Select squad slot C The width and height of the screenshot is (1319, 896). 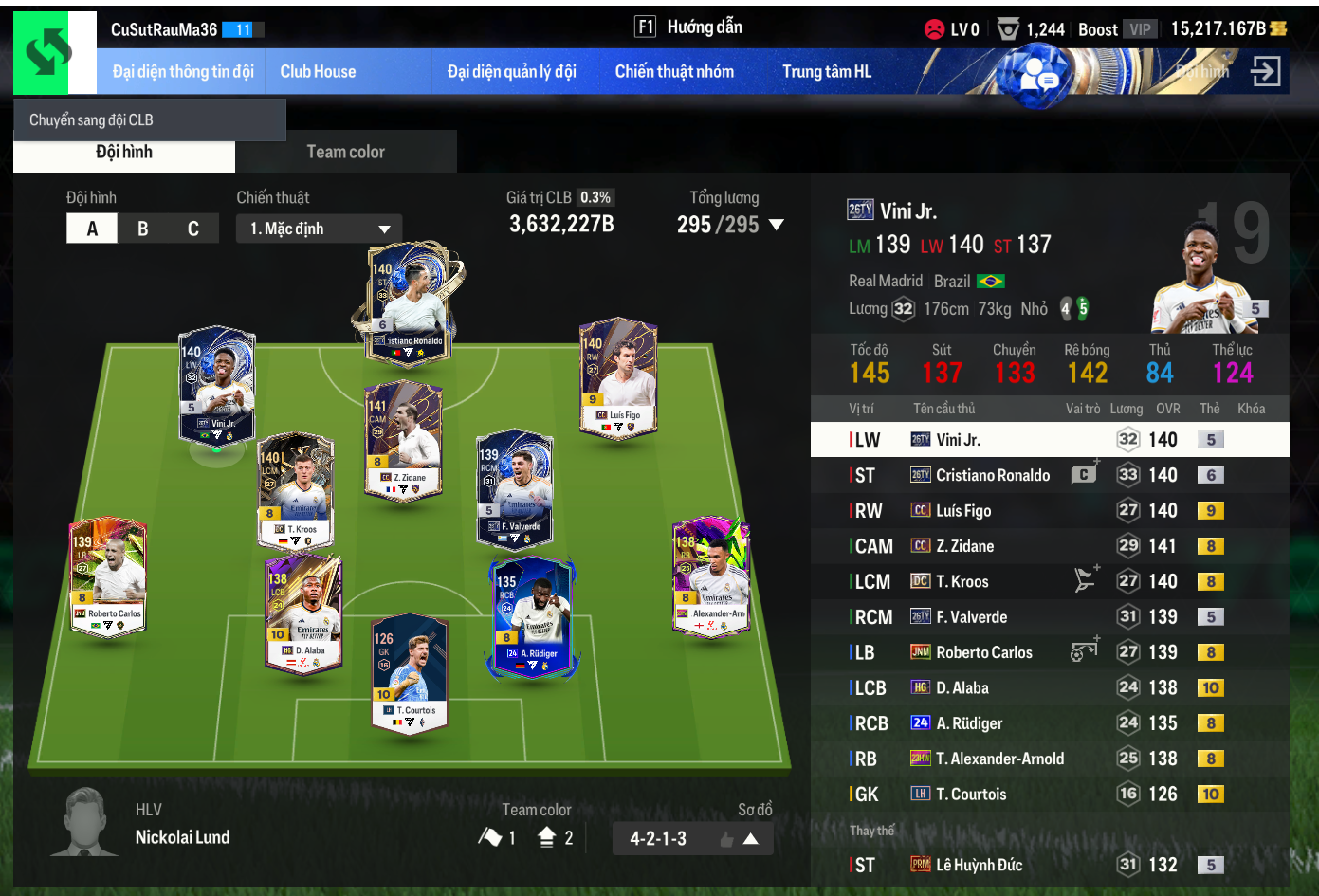coord(193,229)
